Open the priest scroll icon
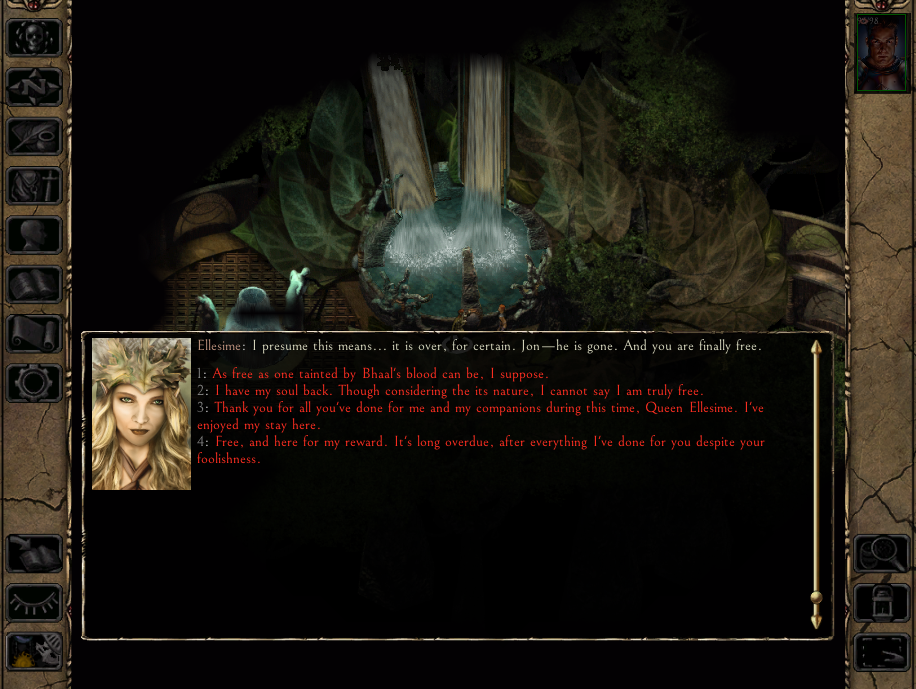Screen dimensions: 916x689 [34, 334]
